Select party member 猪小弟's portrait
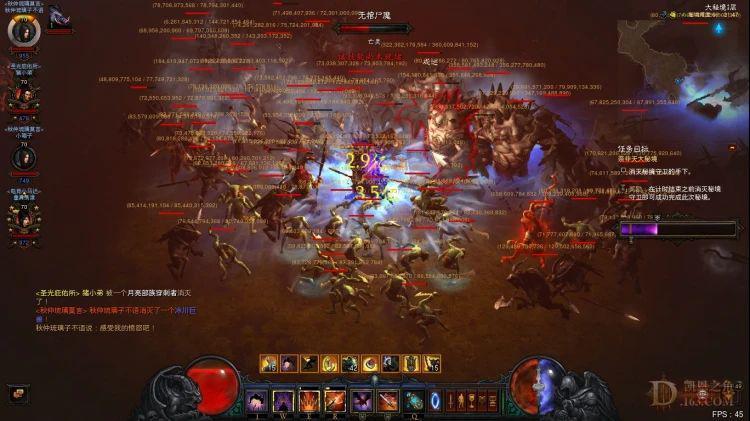This screenshot has height=421, width=750. click(x=22, y=95)
